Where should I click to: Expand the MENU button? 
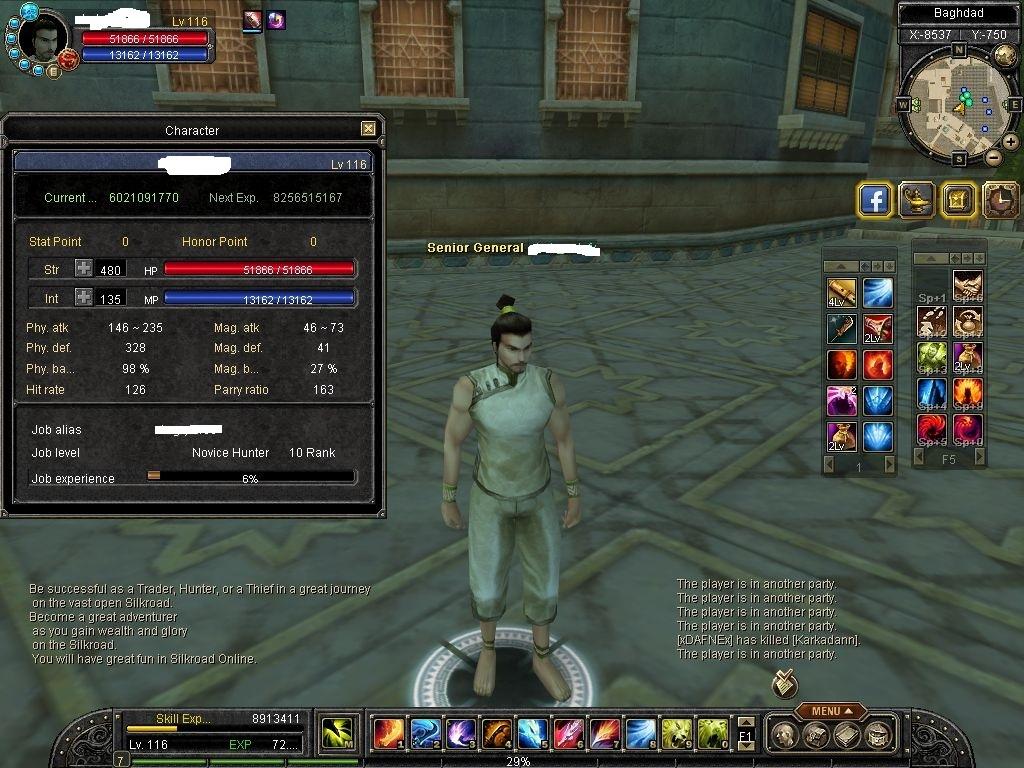click(x=831, y=711)
